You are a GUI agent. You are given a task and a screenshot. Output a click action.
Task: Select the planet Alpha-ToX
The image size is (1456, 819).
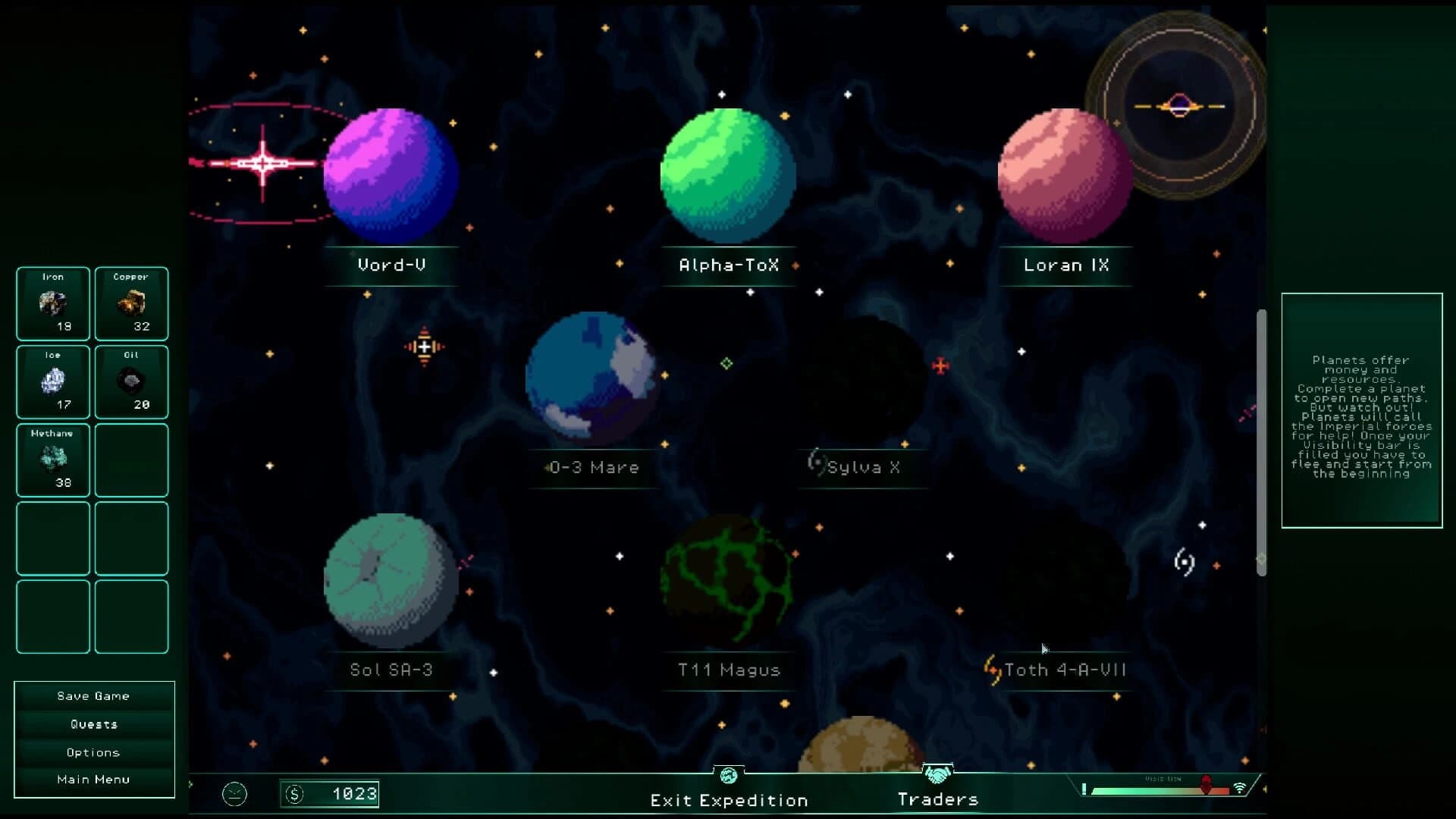[x=729, y=176]
